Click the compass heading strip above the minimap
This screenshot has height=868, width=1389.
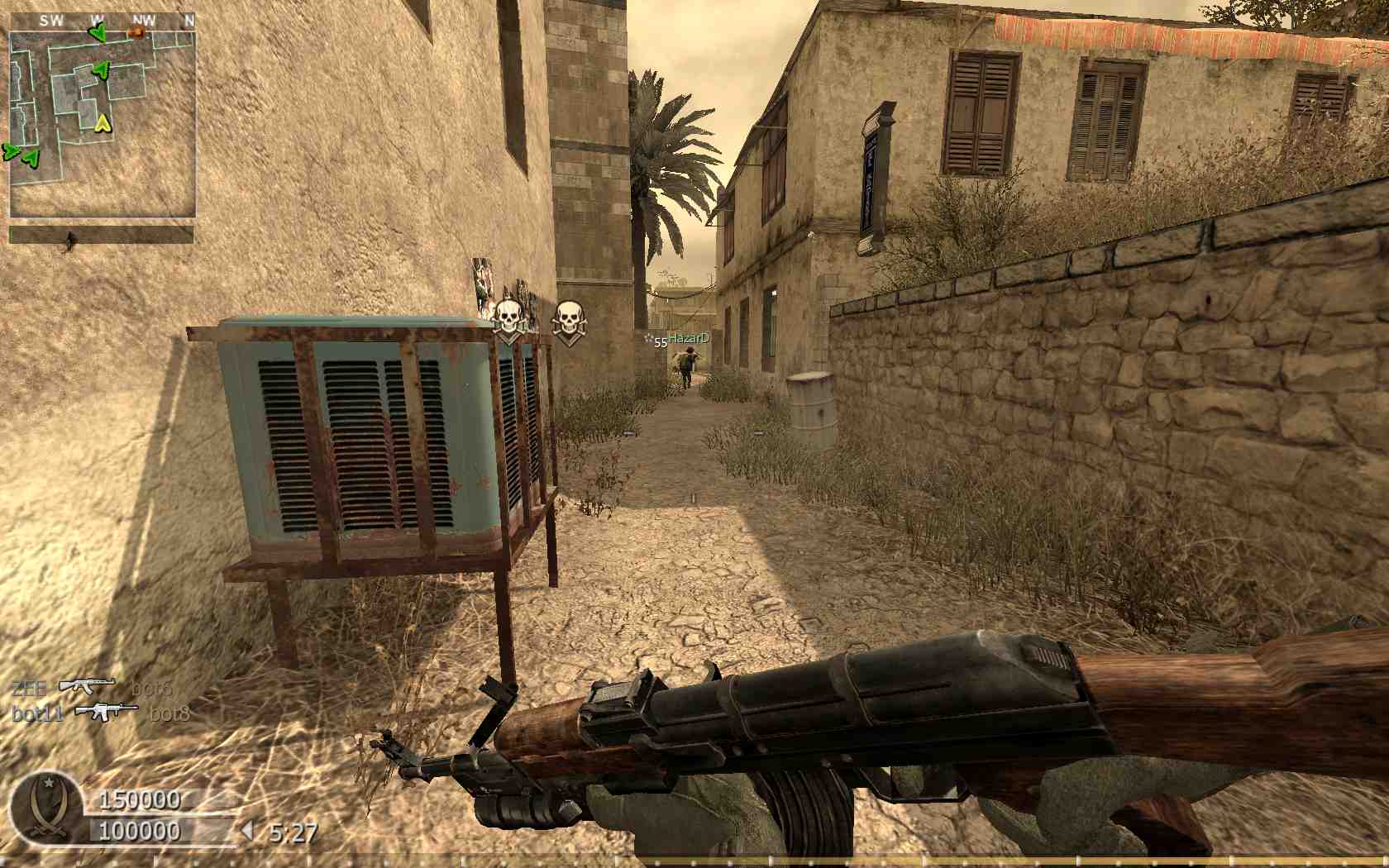click(103, 20)
